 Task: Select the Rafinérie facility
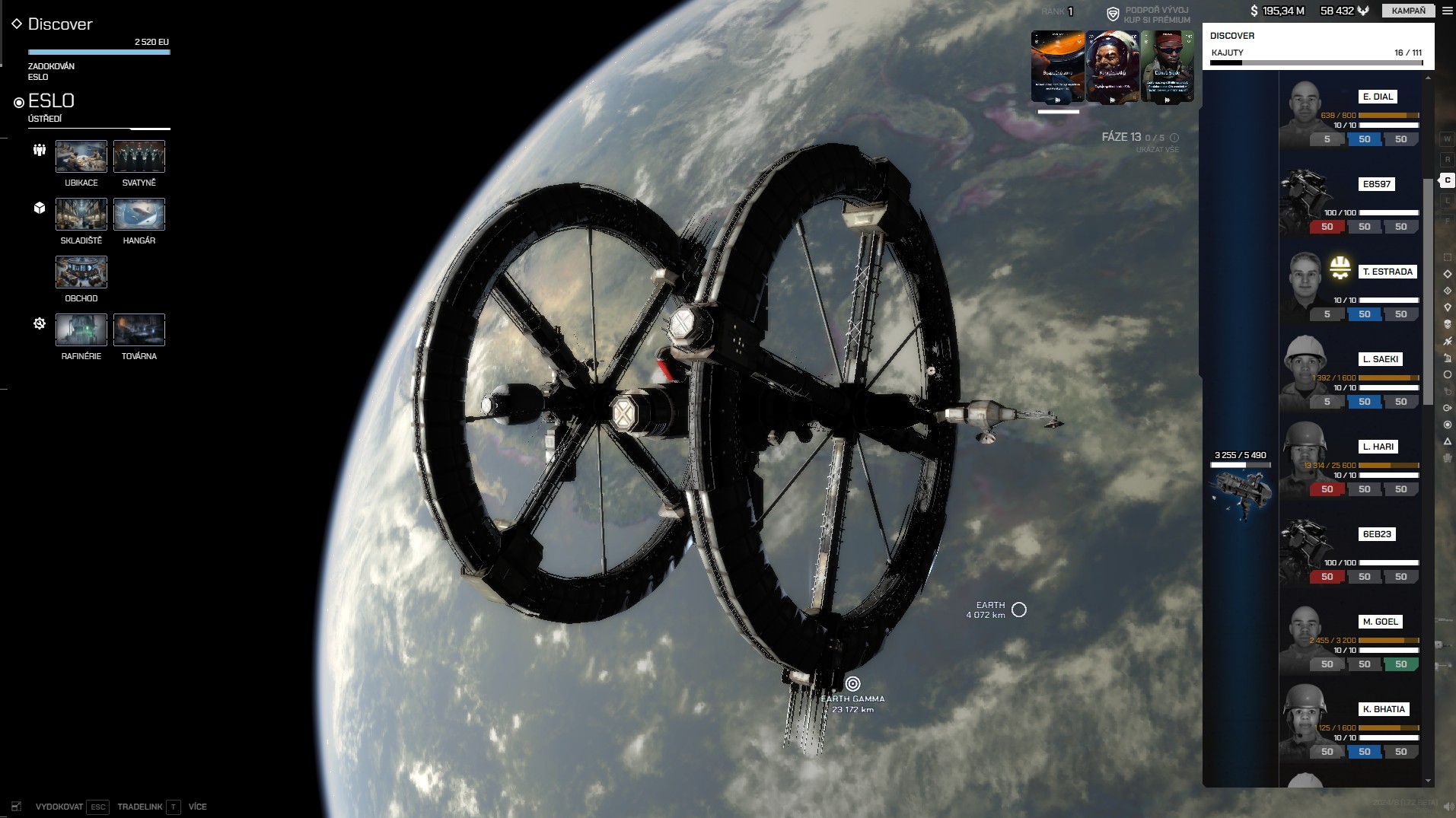[x=81, y=330]
